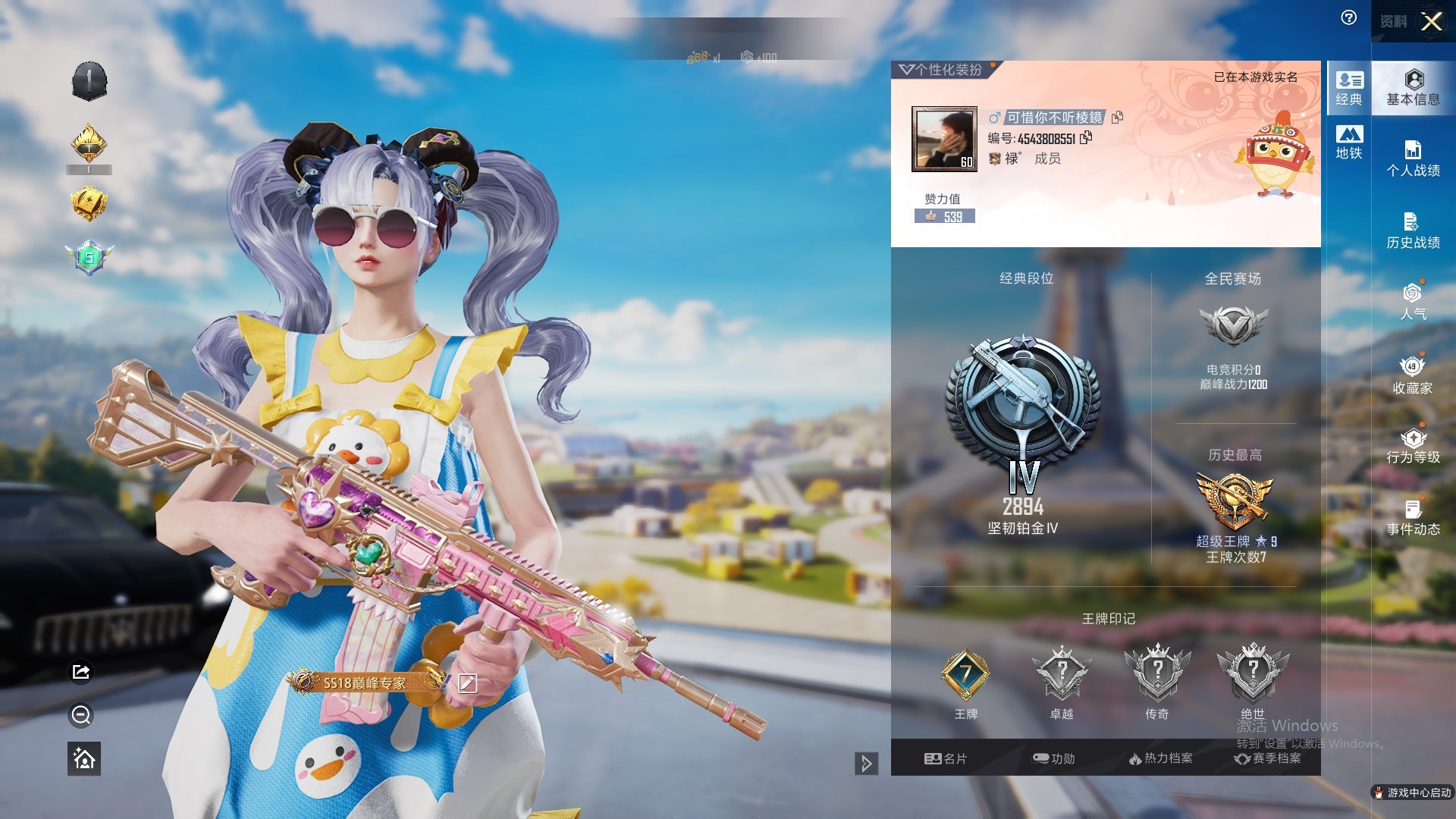Open the 个人战绩 section
The width and height of the screenshot is (1456, 819).
click(1413, 159)
